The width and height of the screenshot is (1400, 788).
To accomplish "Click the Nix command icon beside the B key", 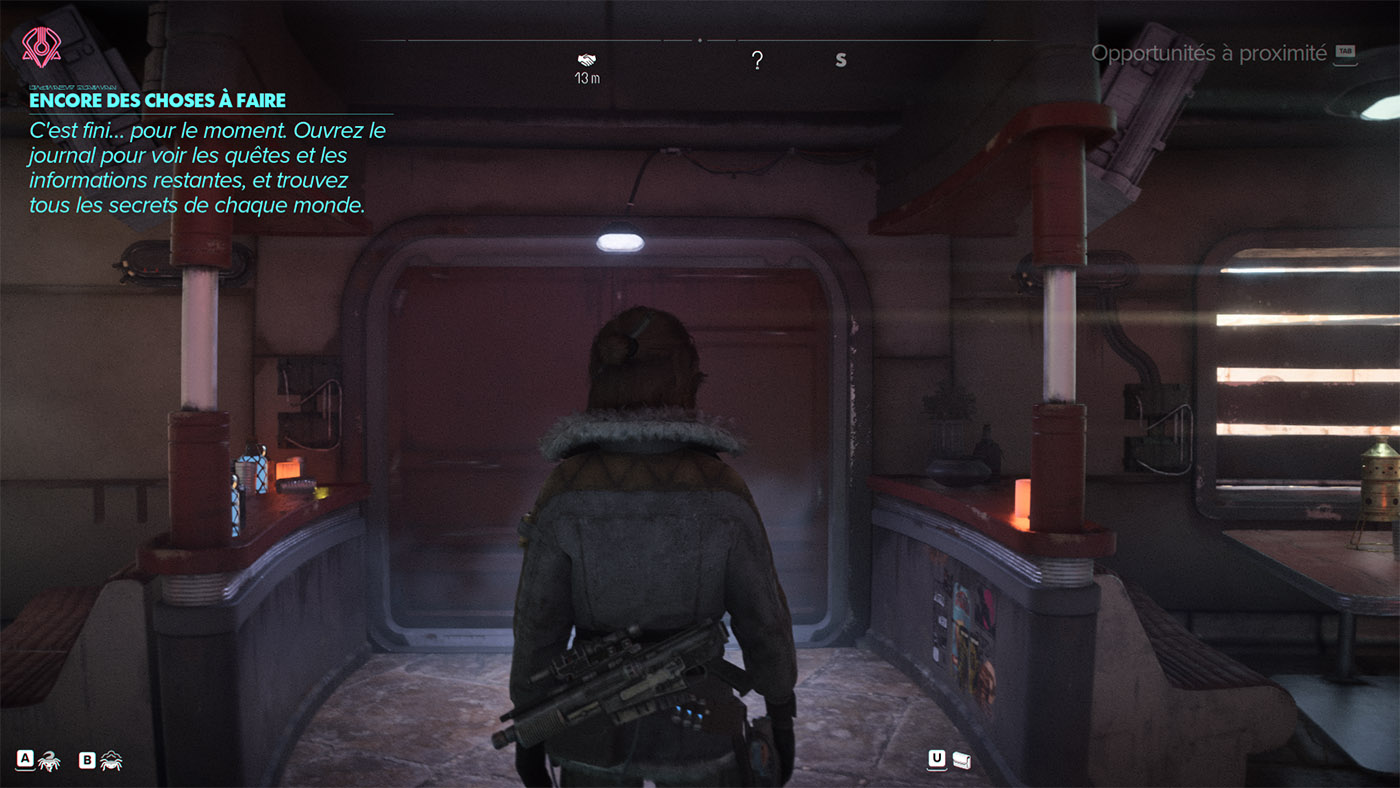I will [112, 760].
